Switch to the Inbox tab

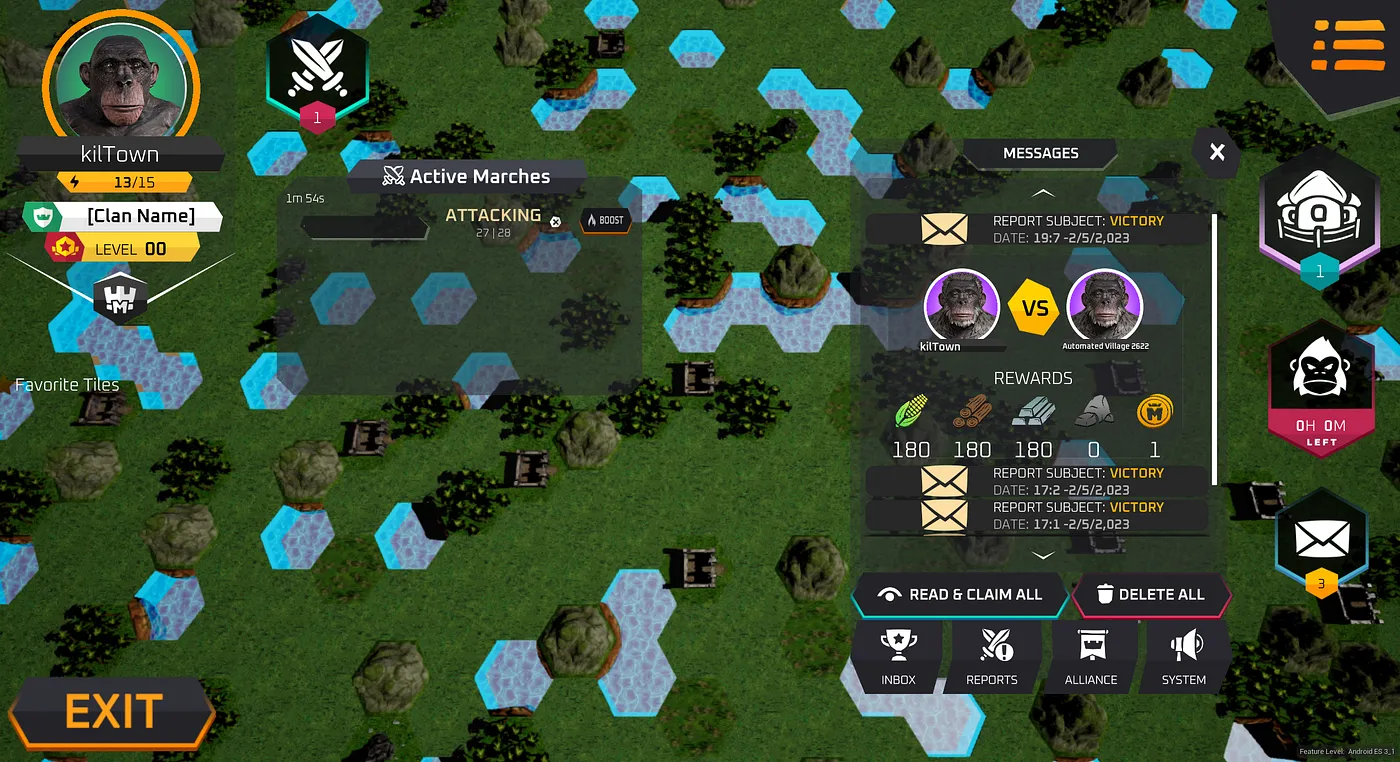point(898,657)
